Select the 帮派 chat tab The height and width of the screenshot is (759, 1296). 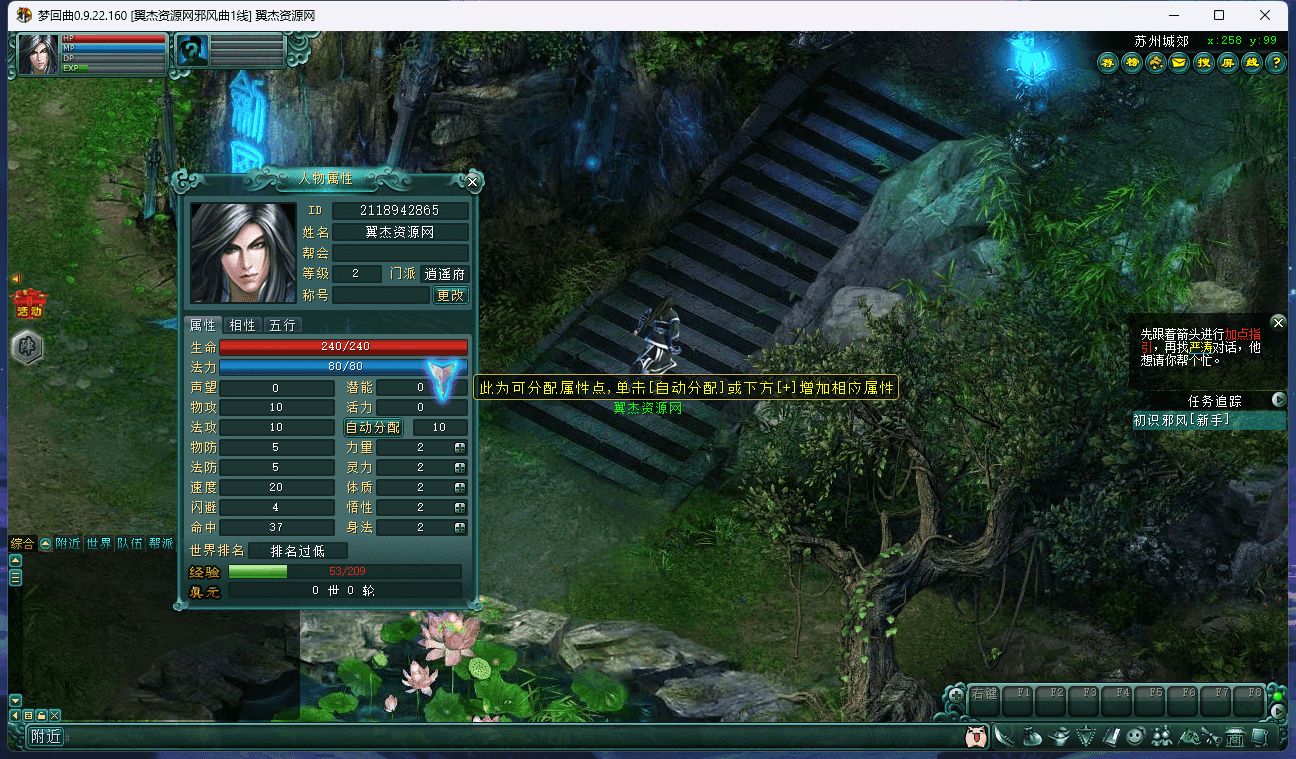(x=160, y=543)
